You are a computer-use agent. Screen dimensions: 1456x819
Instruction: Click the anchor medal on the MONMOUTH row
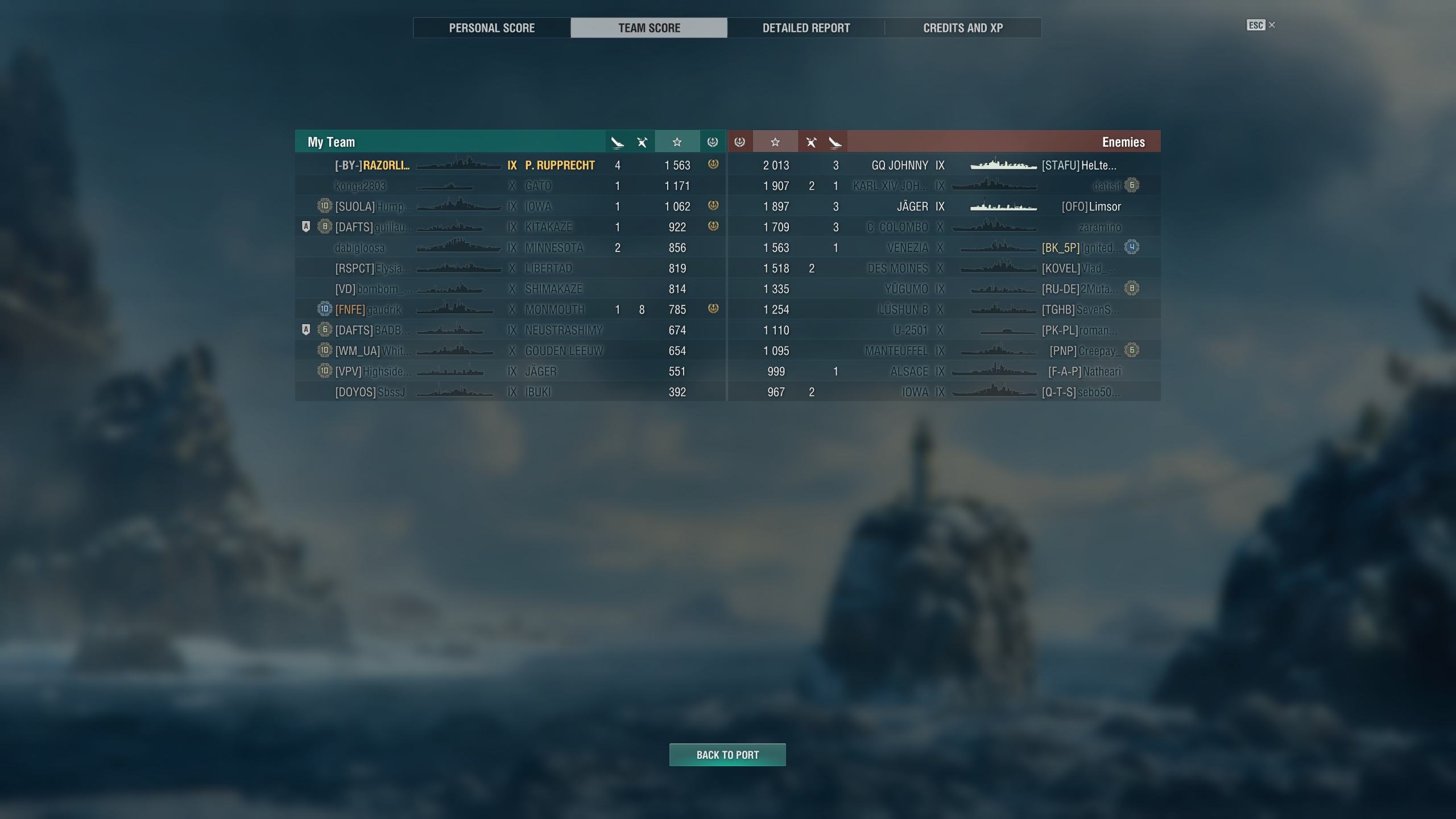click(x=713, y=309)
